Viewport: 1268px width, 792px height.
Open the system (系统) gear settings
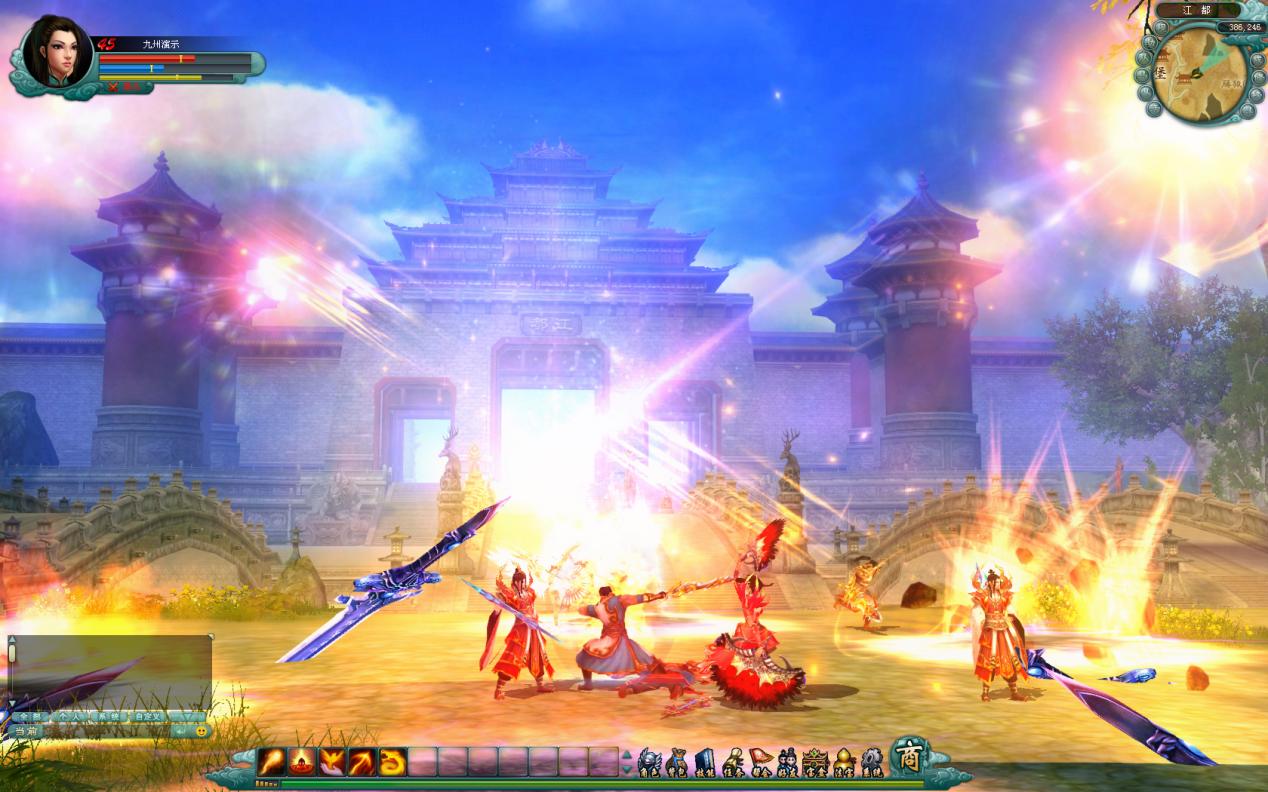(872, 763)
